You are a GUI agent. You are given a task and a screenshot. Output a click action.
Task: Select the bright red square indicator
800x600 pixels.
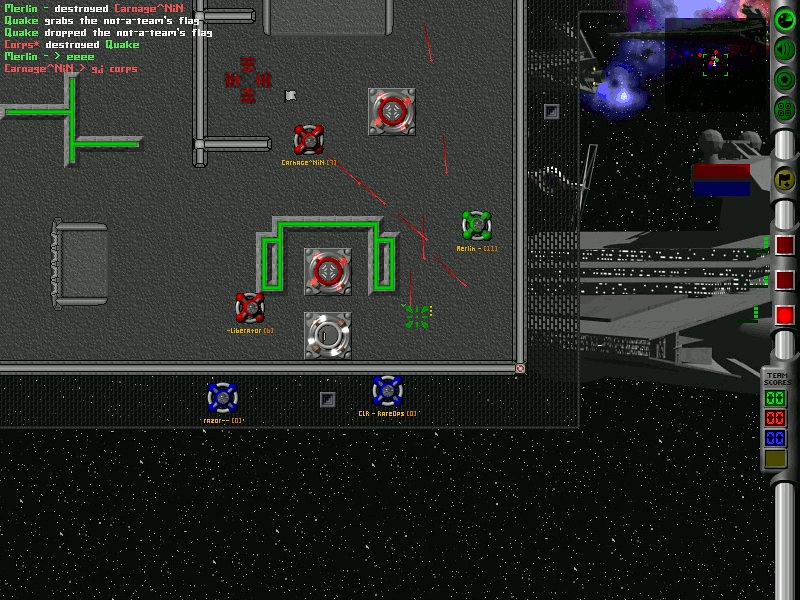[785, 315]
